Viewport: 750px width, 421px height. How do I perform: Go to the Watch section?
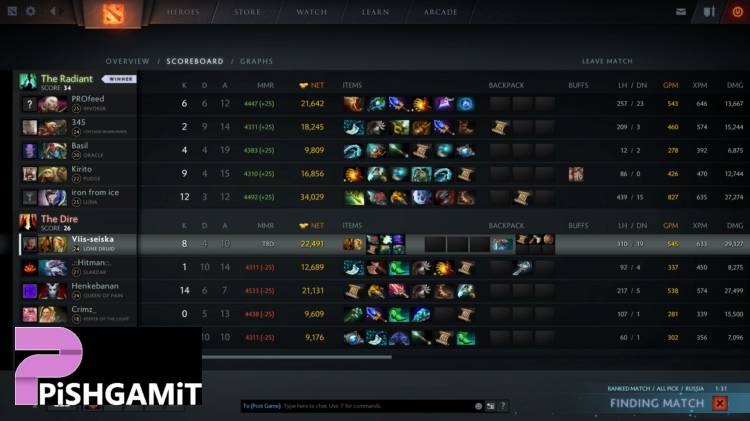pyautogui.click(x=311, y=12)
